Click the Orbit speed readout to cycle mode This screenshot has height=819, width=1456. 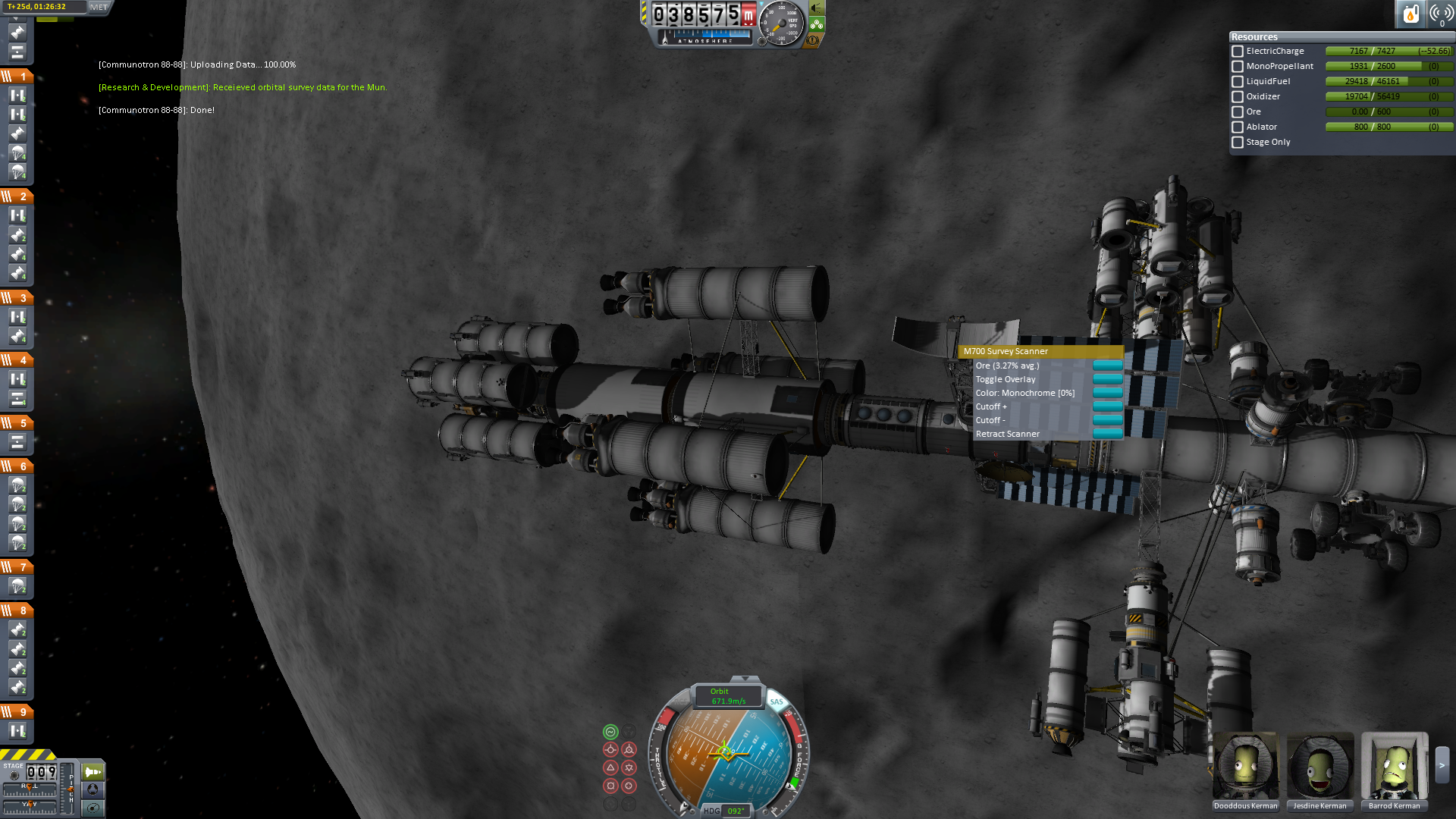point(728,696)
